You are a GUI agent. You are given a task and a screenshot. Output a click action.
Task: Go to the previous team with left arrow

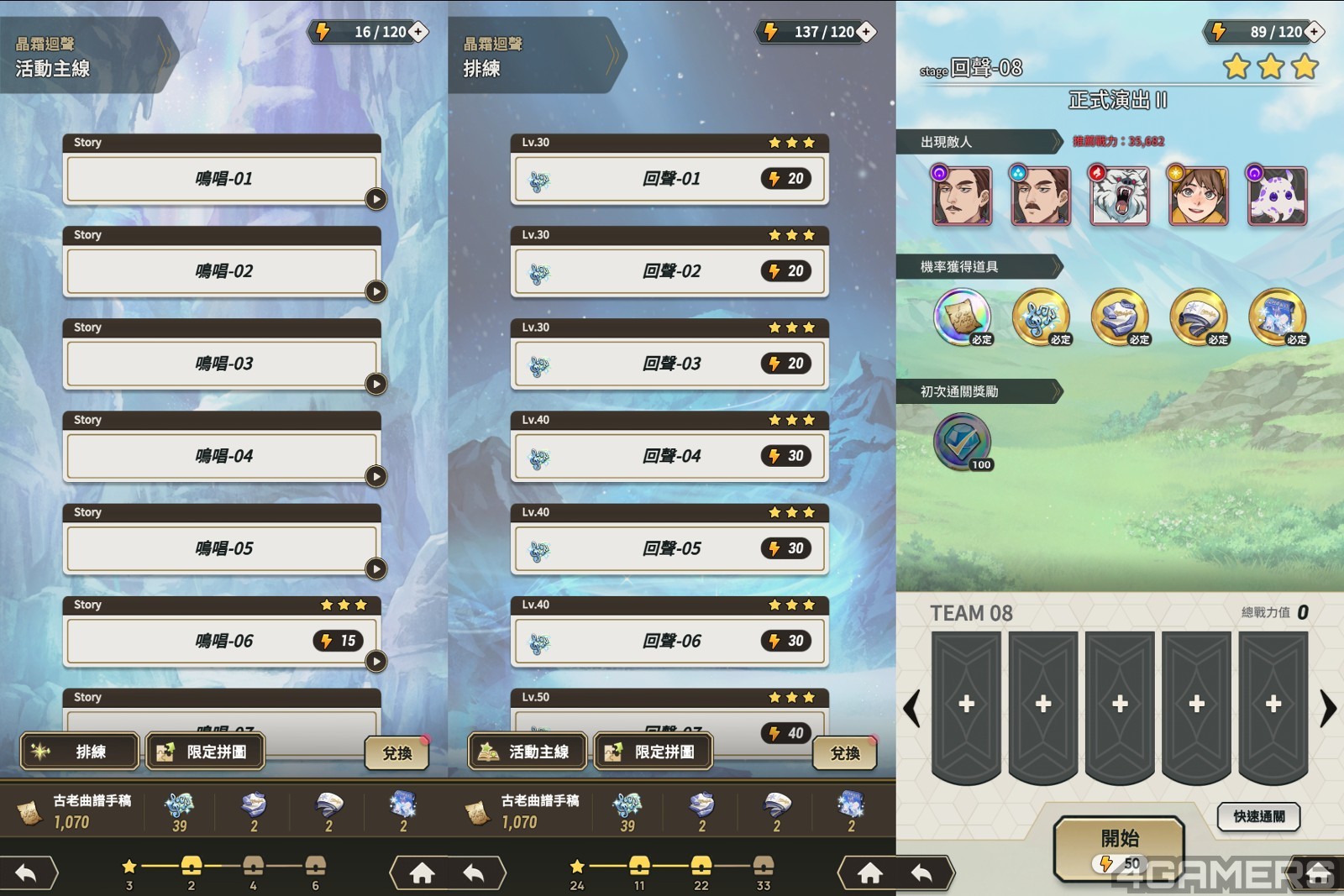point(912,708)
